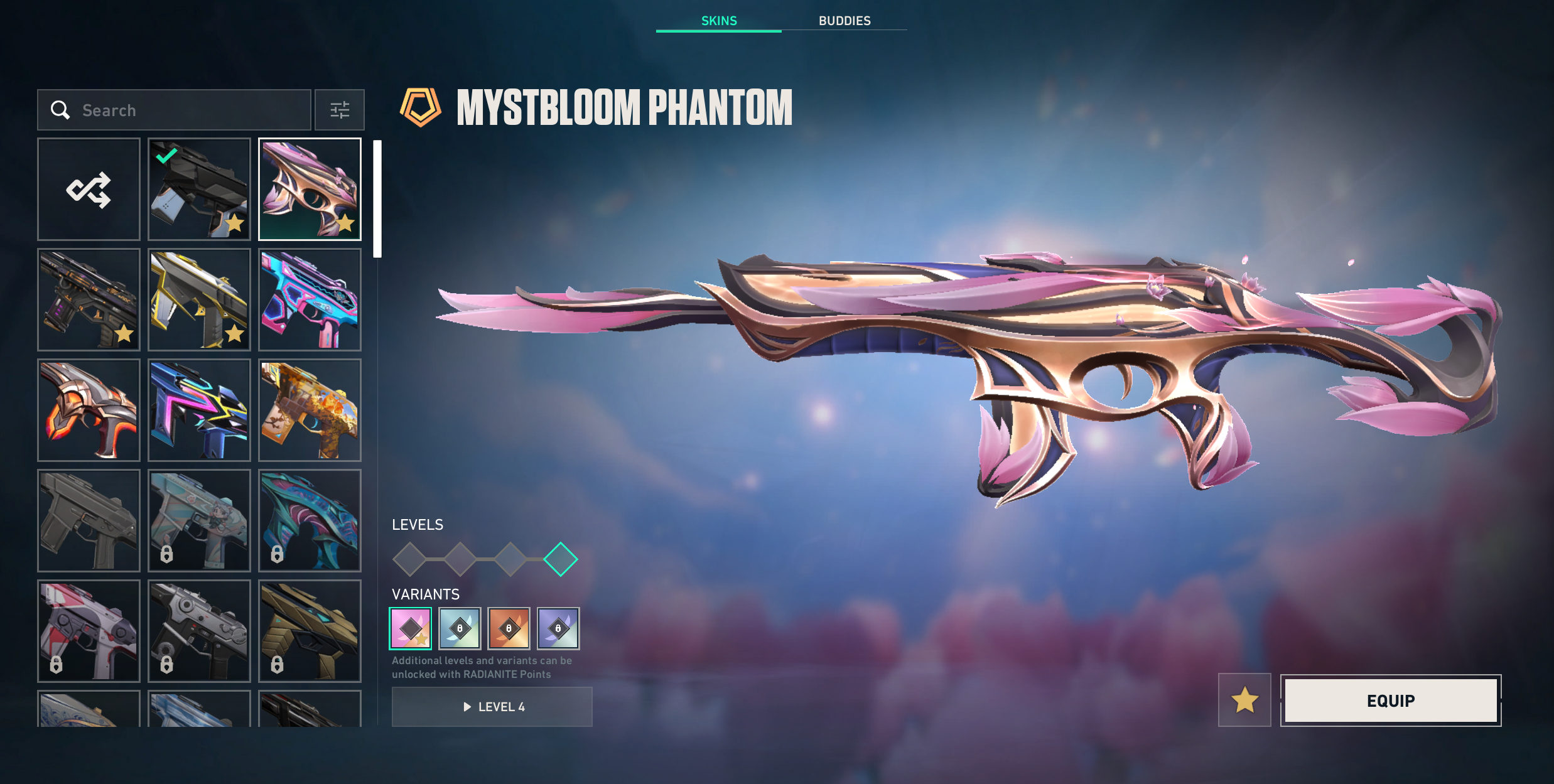Viewport: 1554px width, 784px height.
Task: Choose the locked purple variant swatch
Action: [558, 628]
